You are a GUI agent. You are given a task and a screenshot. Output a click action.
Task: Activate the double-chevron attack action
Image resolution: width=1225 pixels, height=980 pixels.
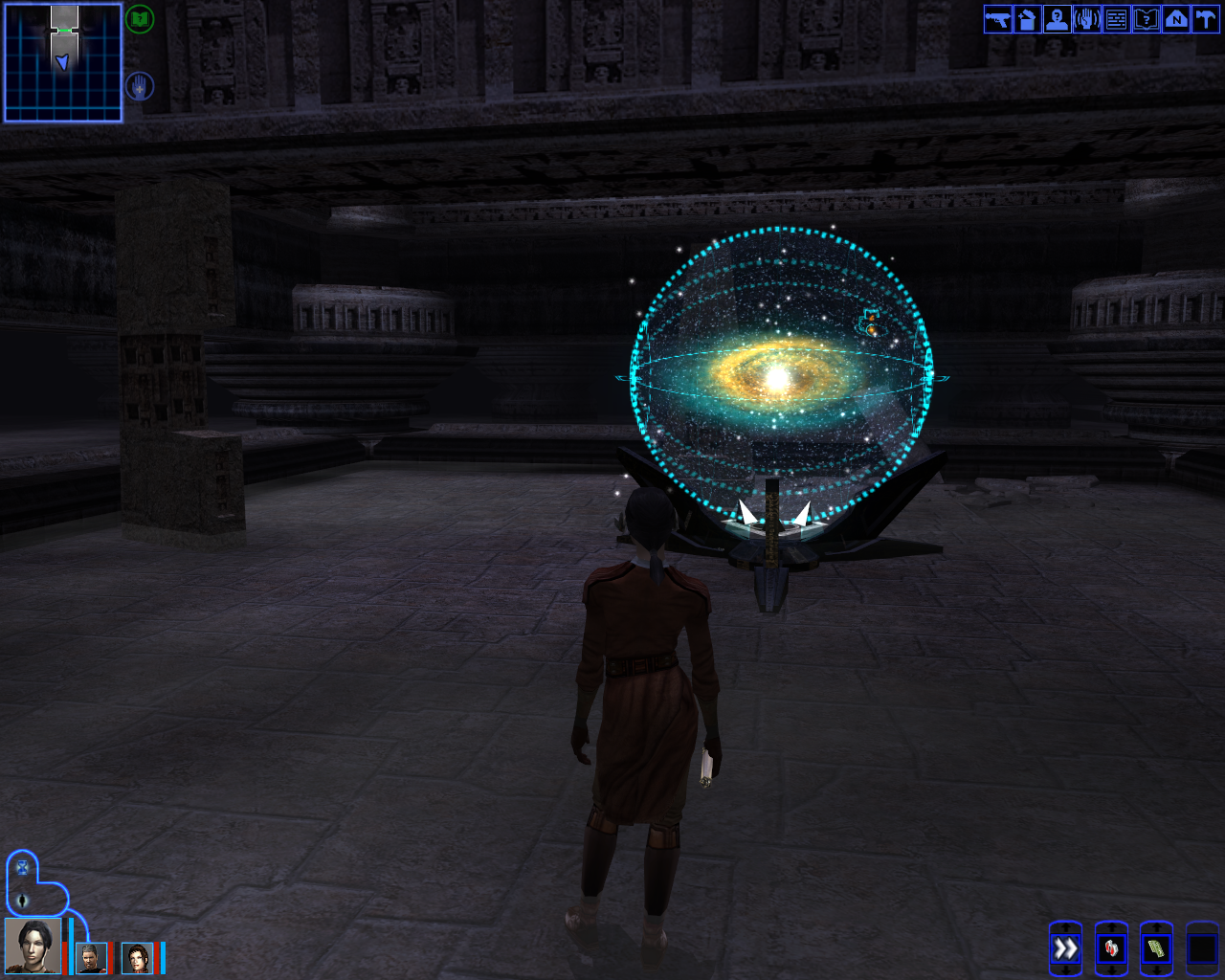tap(1065, 949)
